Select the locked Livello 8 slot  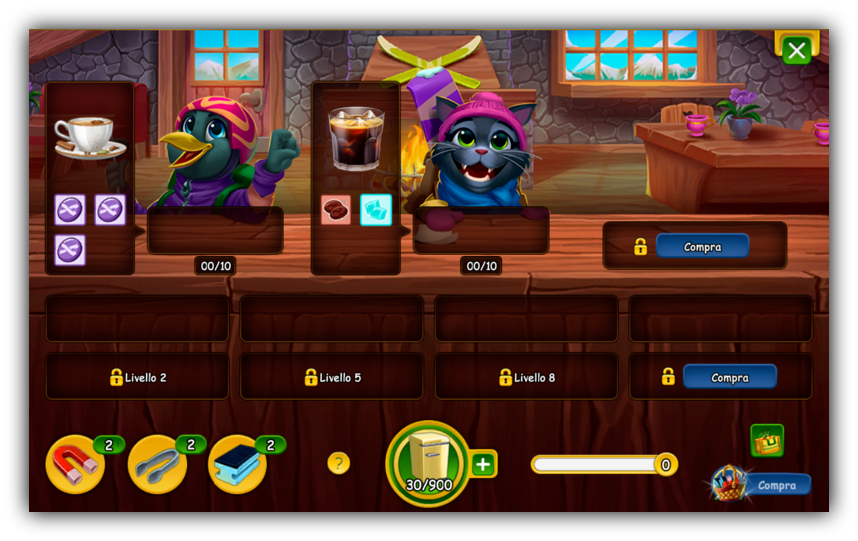coord(526,377)
